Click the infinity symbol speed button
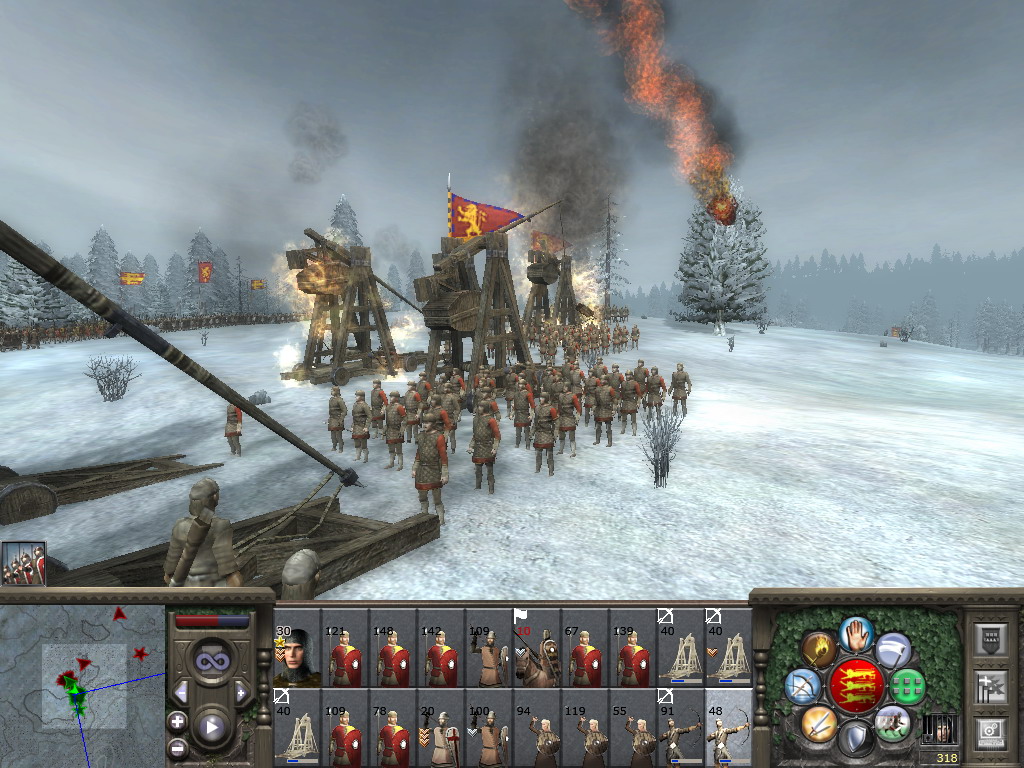 click(211, 661)
